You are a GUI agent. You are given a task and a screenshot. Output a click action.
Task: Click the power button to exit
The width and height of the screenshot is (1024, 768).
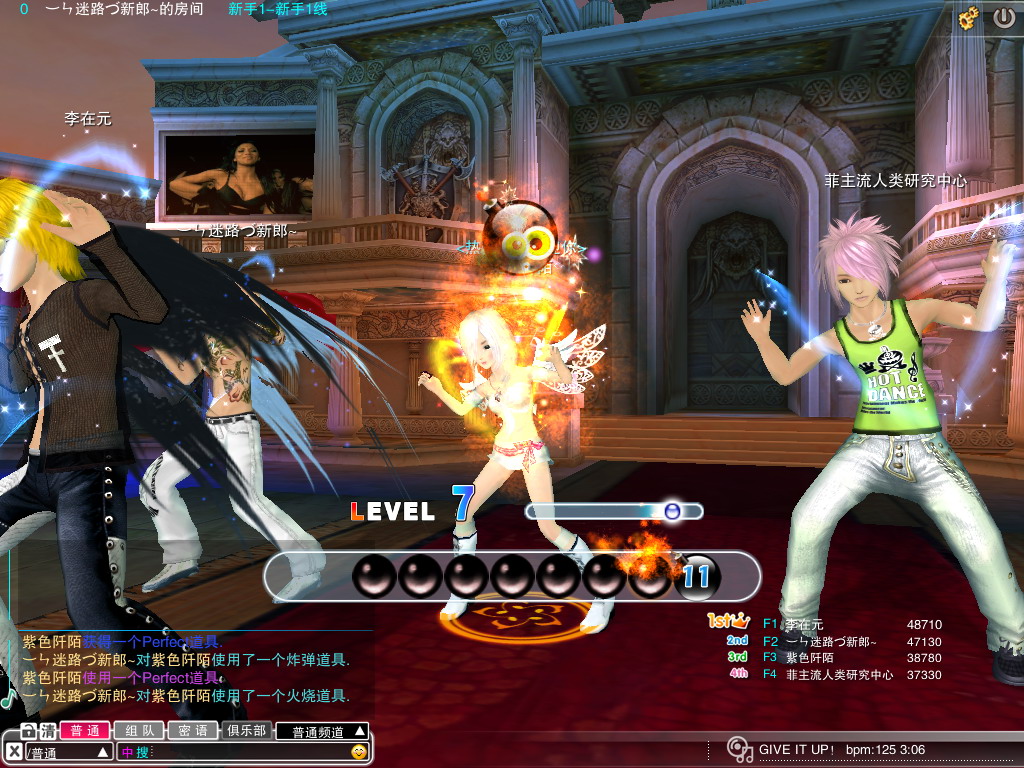point(1003,17)
